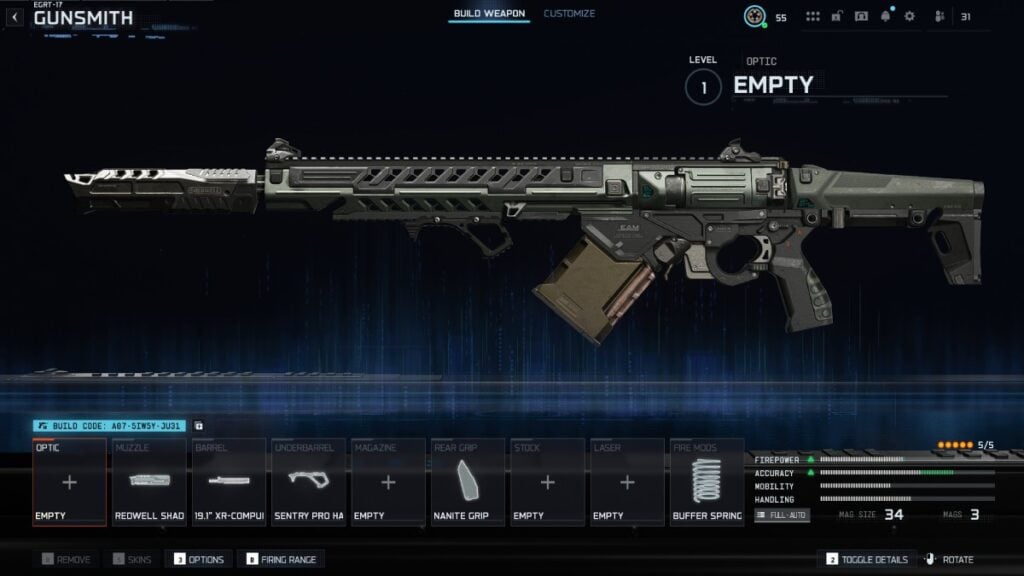Select the Redwell muzzle attachment slot
This screenshot has height=576, width=1024.
[149, 482]
